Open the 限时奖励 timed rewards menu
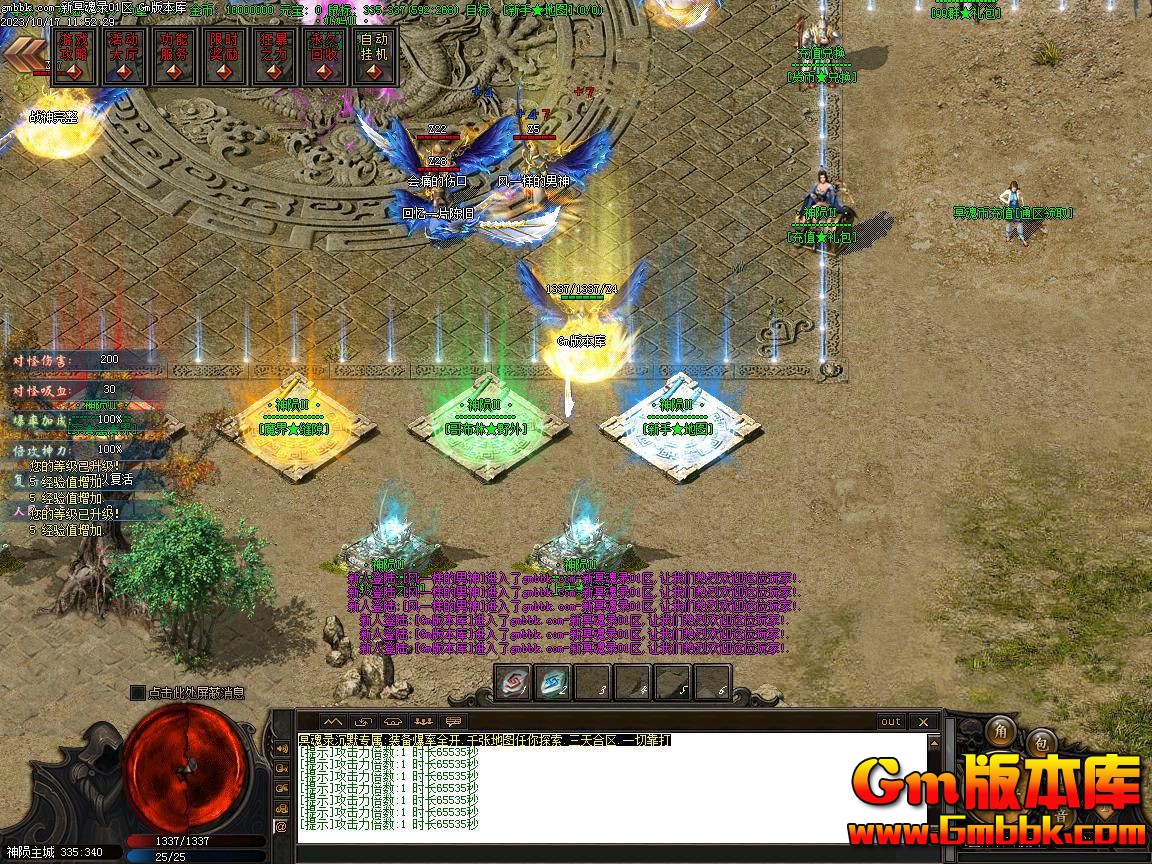This screenshot has width=1152, height=864. [x=222, y=56]
